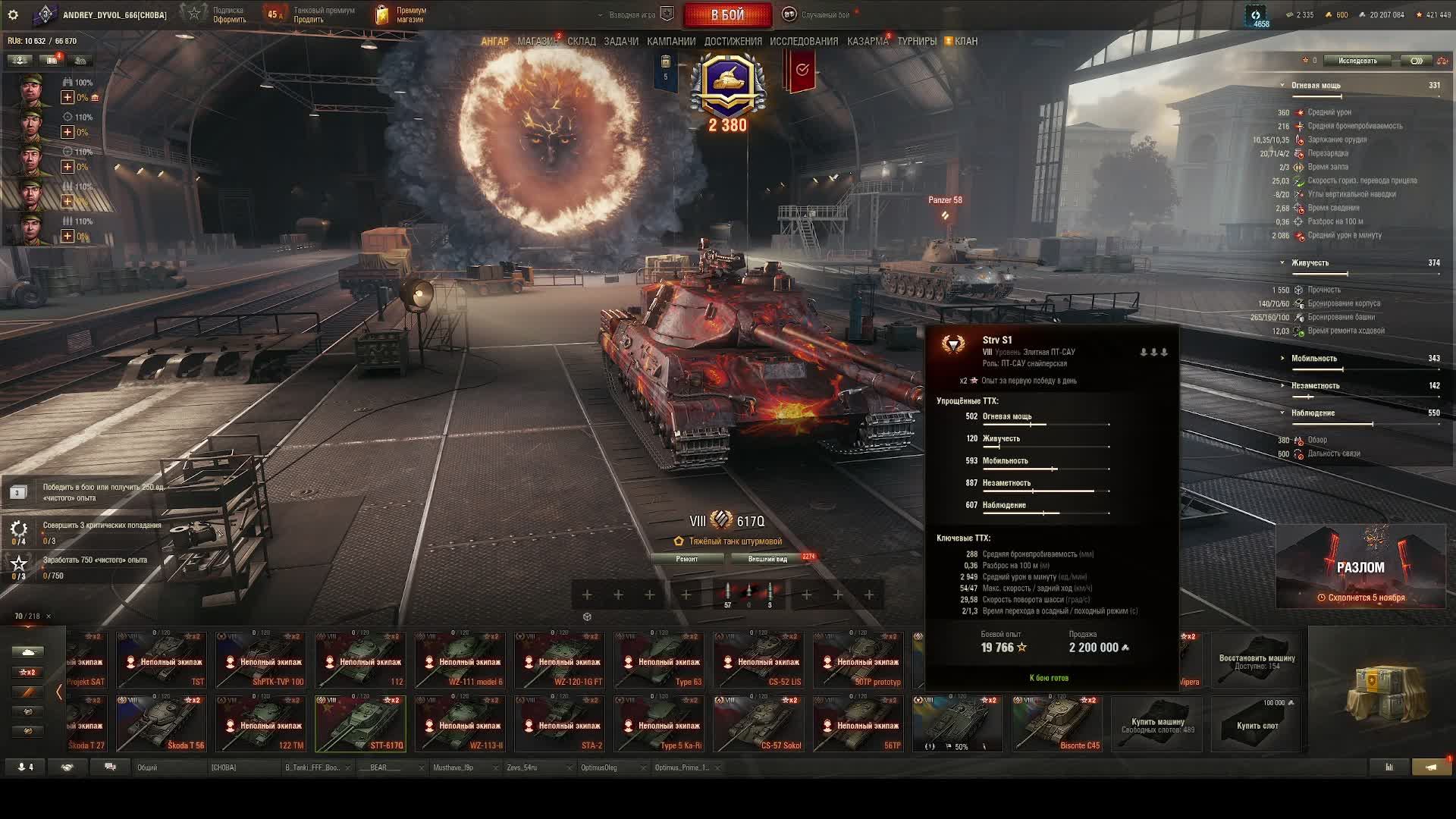The image size is (1456, 819).
Task: Open the Исследовать research button
Action: [x=1357, y=61]
